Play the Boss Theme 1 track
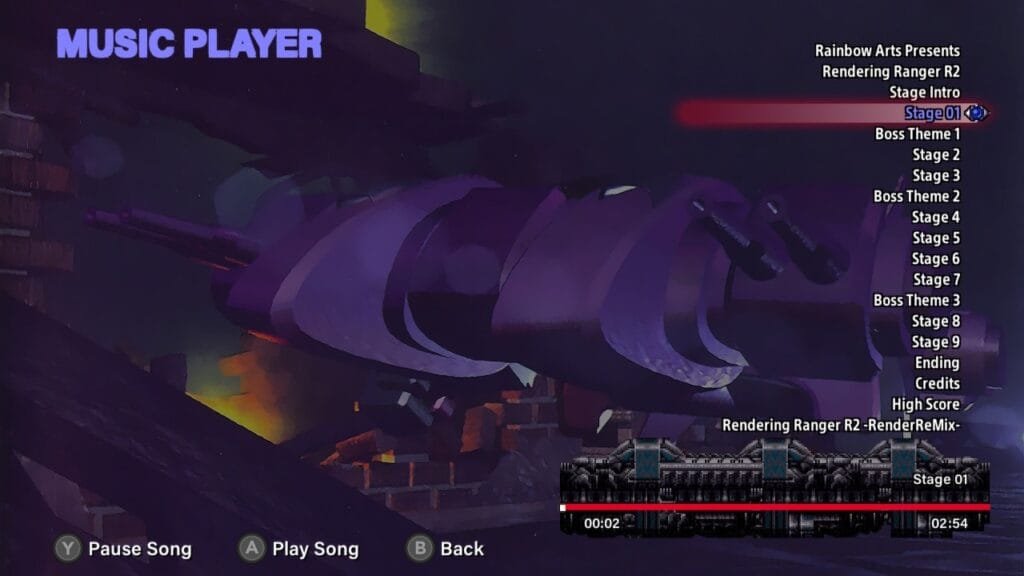The width and height of the screenshot is (1024, 576). [917, 134]
